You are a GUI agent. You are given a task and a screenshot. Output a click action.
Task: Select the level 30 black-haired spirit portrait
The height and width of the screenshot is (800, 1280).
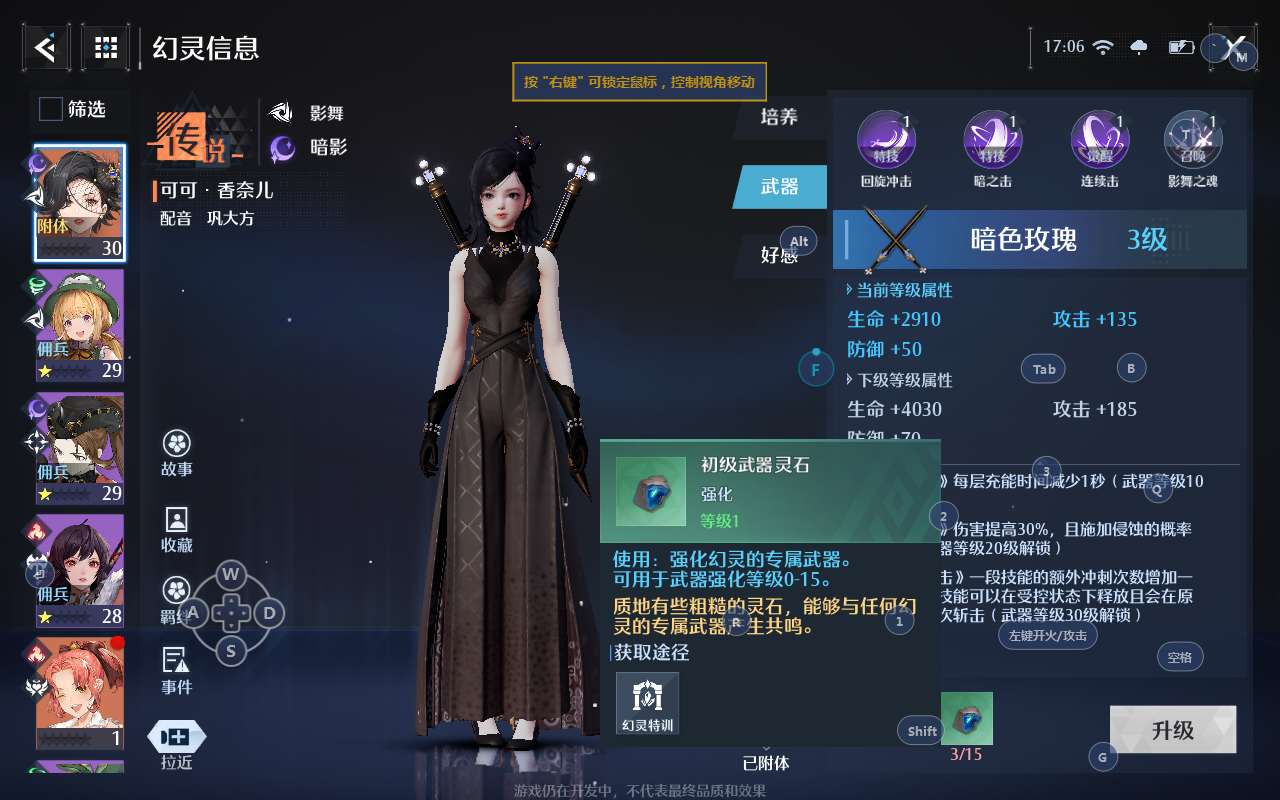tap(80, 203)
